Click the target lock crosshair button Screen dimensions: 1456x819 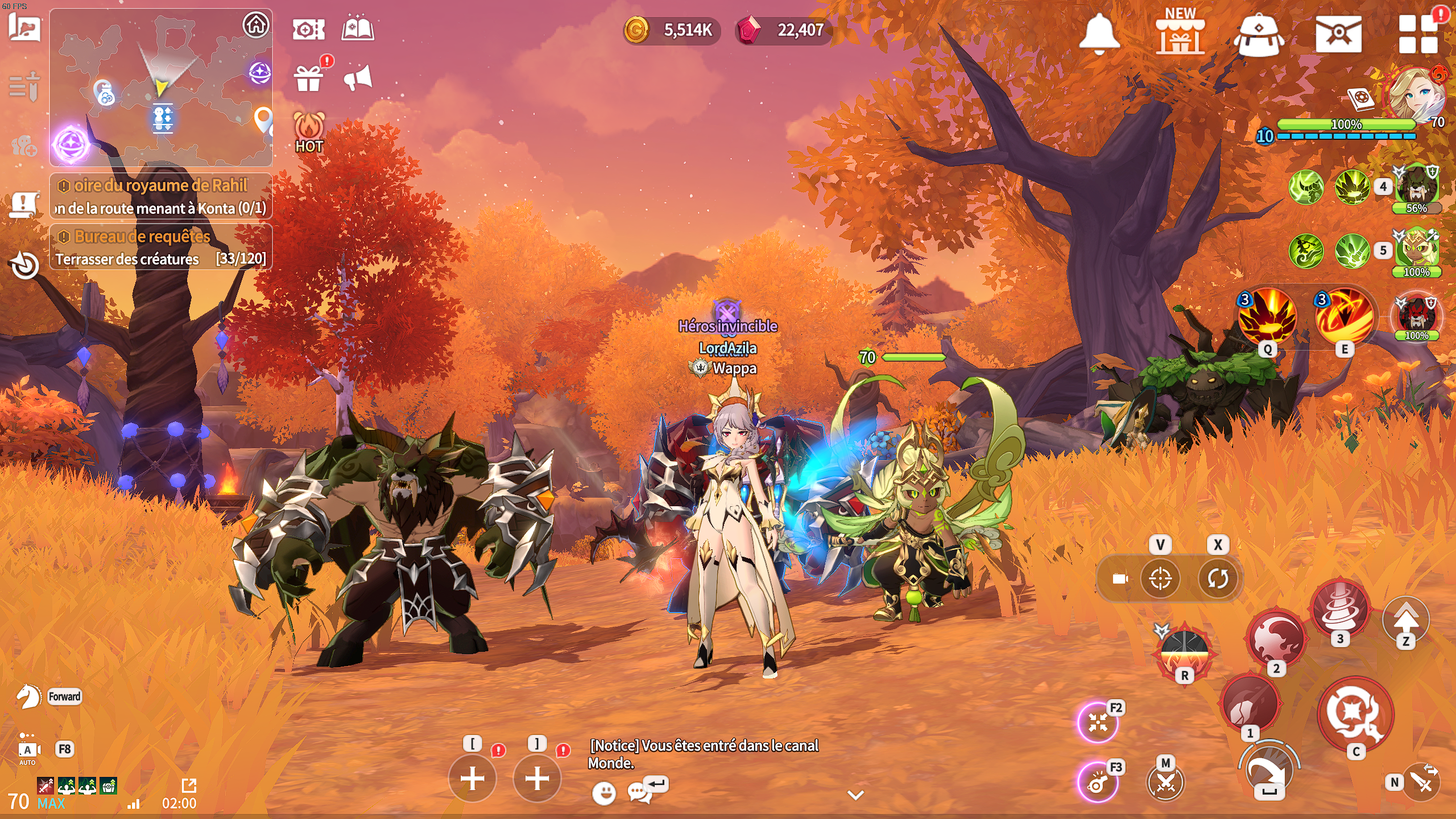click(x=1160, y=579)
